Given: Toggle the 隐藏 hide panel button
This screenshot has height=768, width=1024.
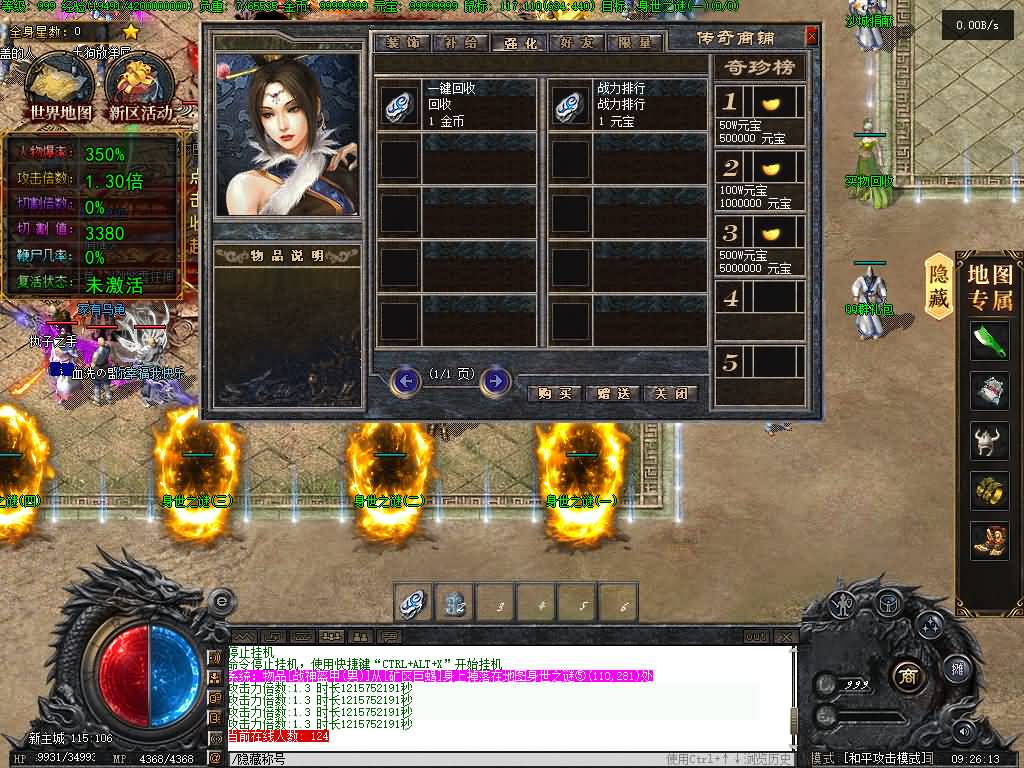Looking at the screenshot, I should pos(938,286).
